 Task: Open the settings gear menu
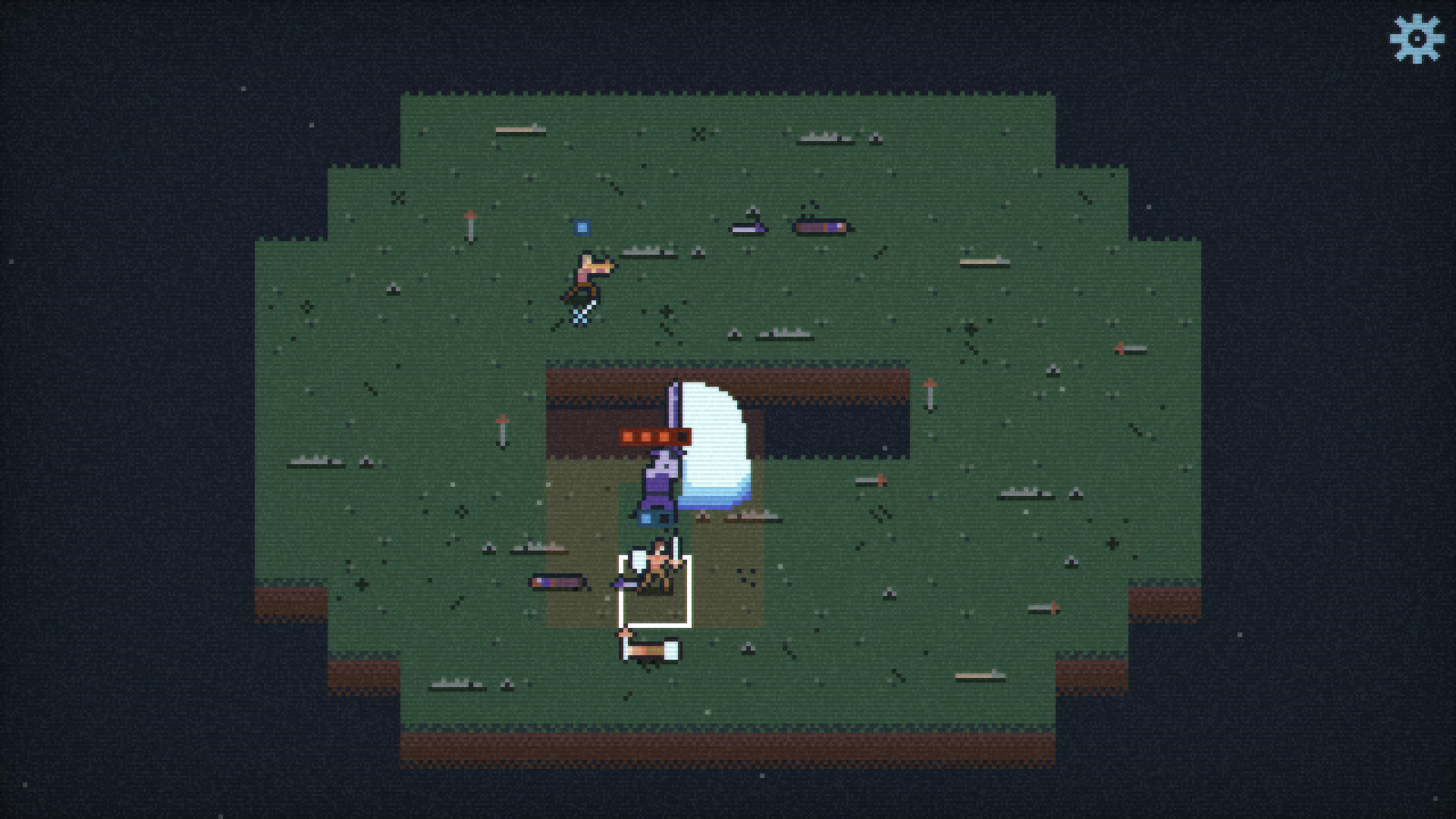coord(1416,36)
